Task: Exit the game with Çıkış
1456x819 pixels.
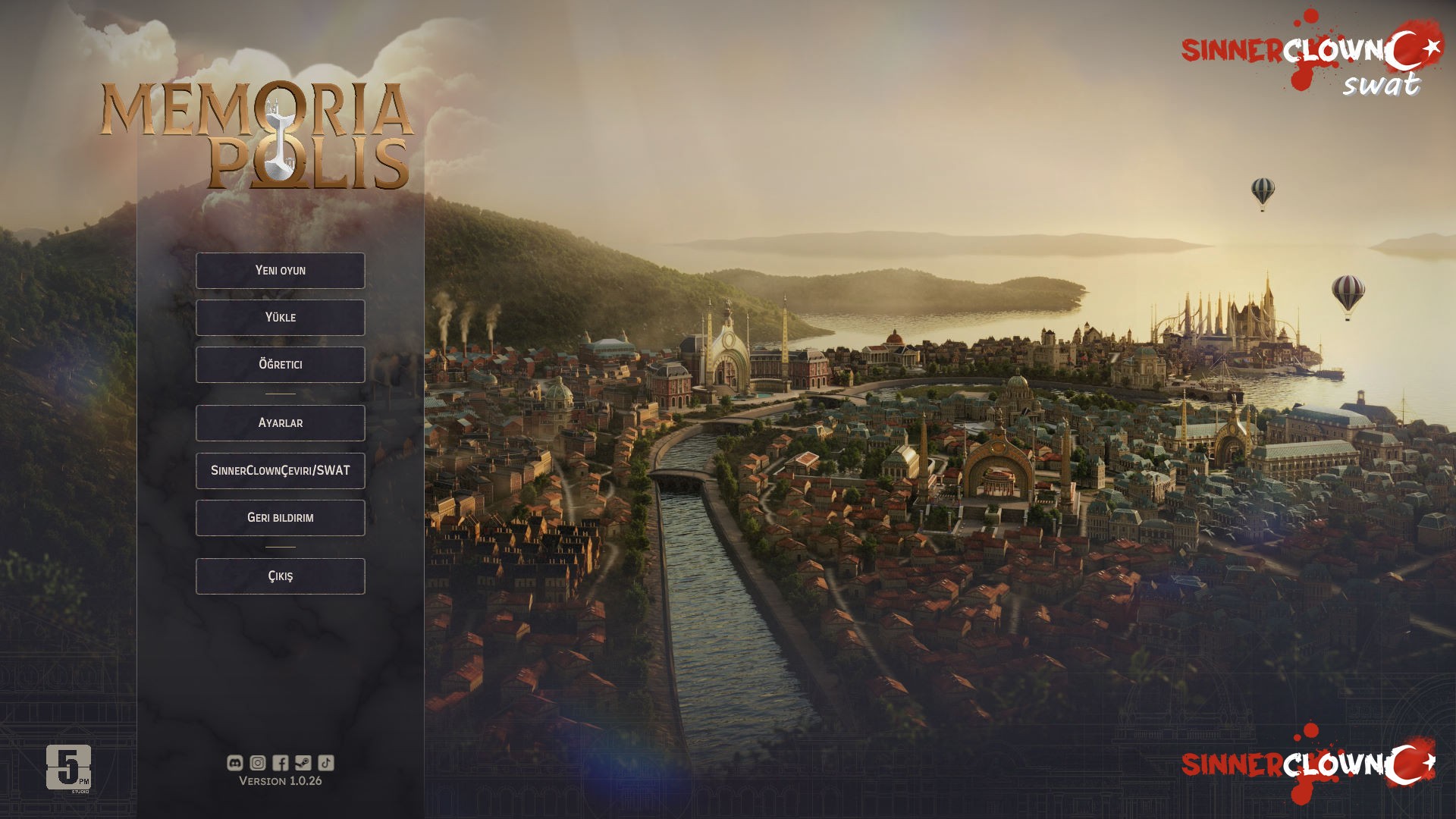Action: click(x=280, y=576)
